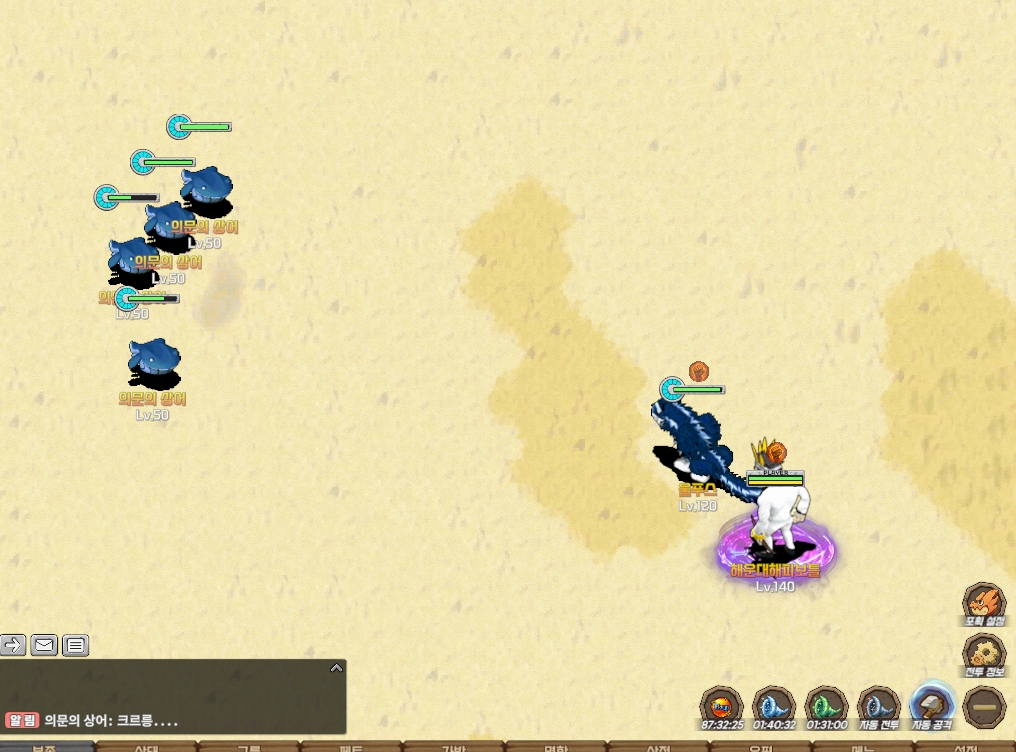Select the green horn timer icon

pyautogui.click(x=826, y=706)
